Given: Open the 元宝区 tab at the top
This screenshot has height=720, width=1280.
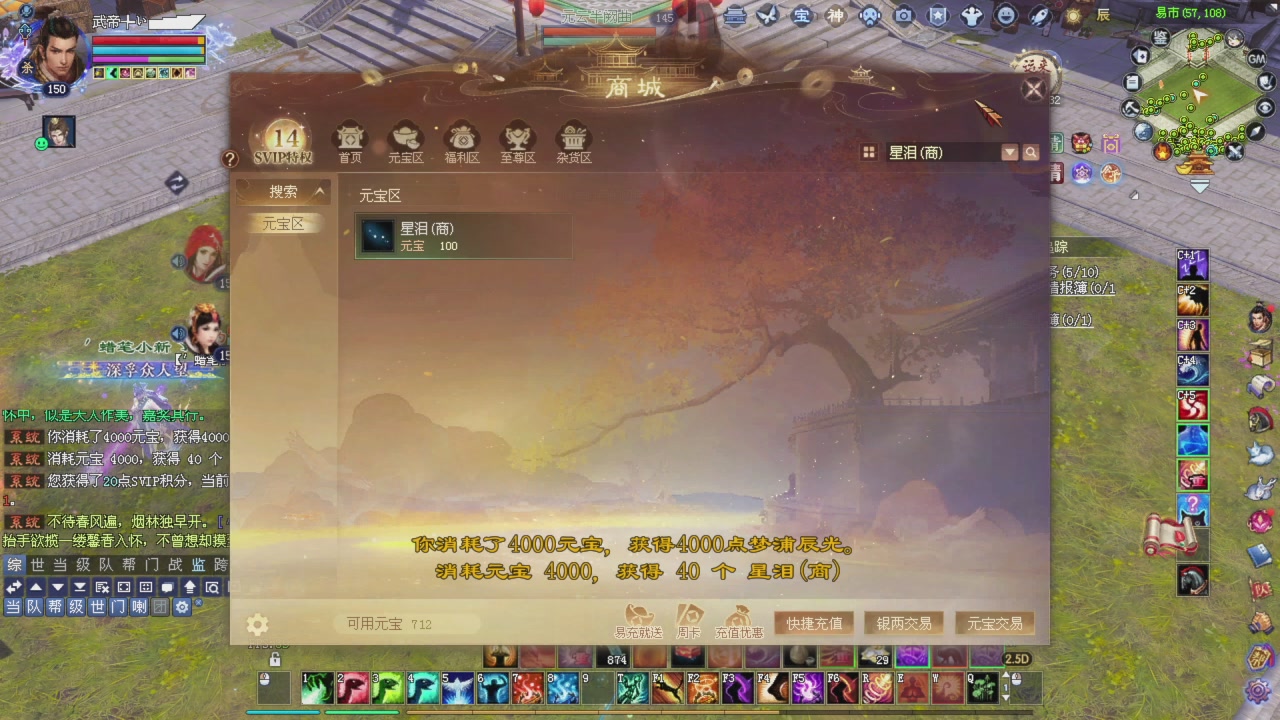Looking at the screenshot, I should (x=405, y=138).
